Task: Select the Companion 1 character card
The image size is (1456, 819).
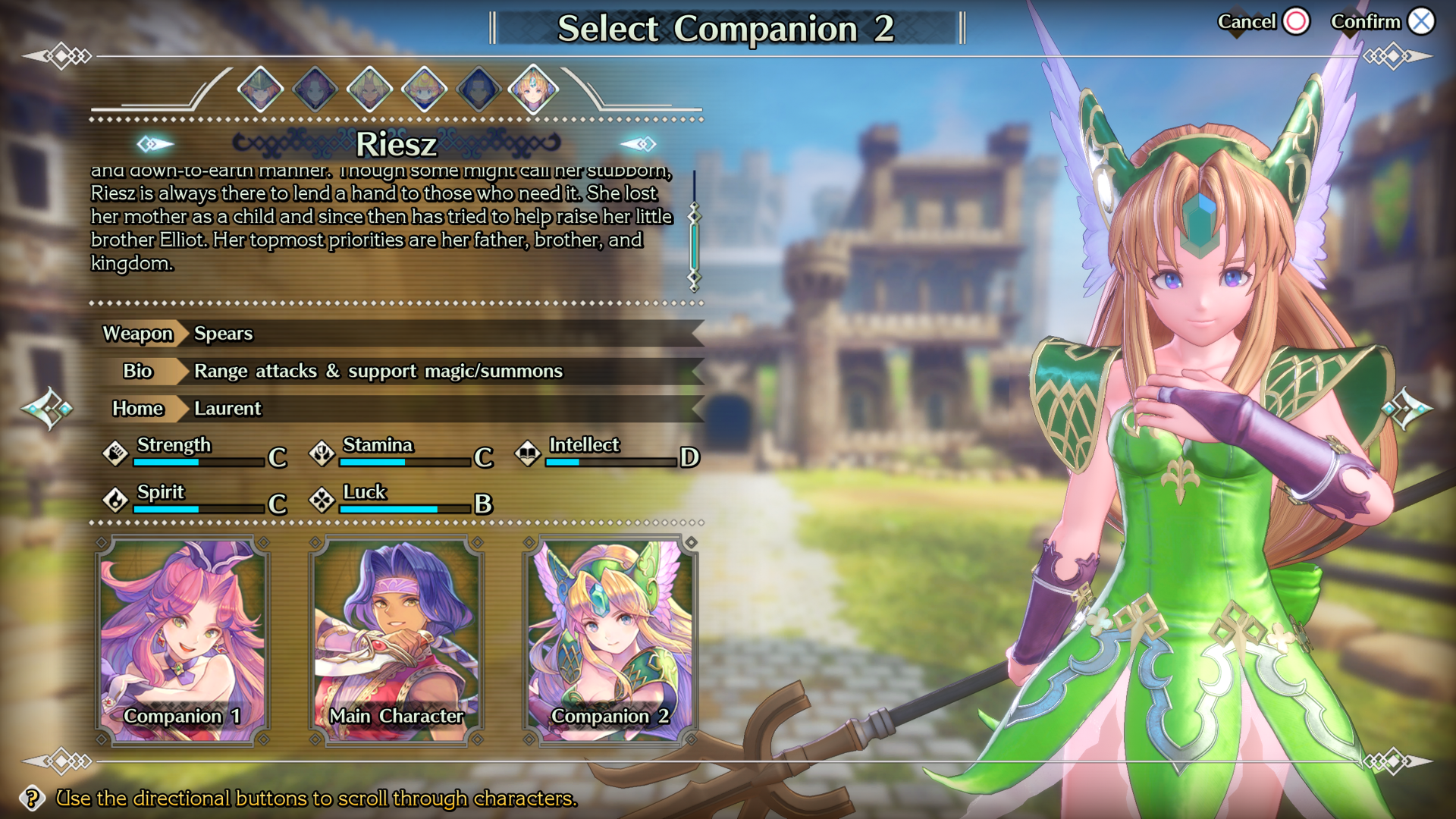Action: (182, 637)
